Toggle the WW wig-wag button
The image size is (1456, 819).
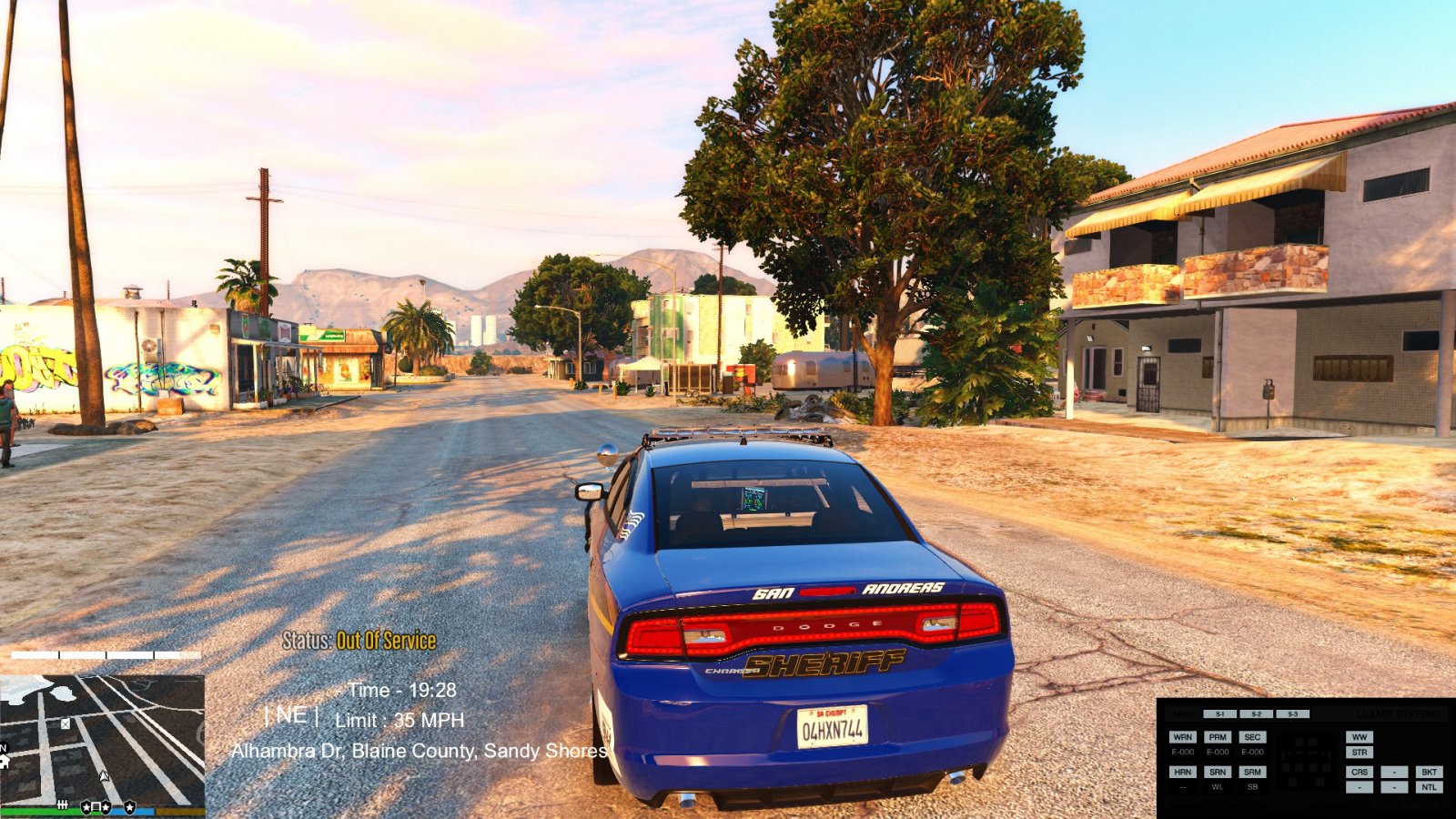pos(1360,737)
